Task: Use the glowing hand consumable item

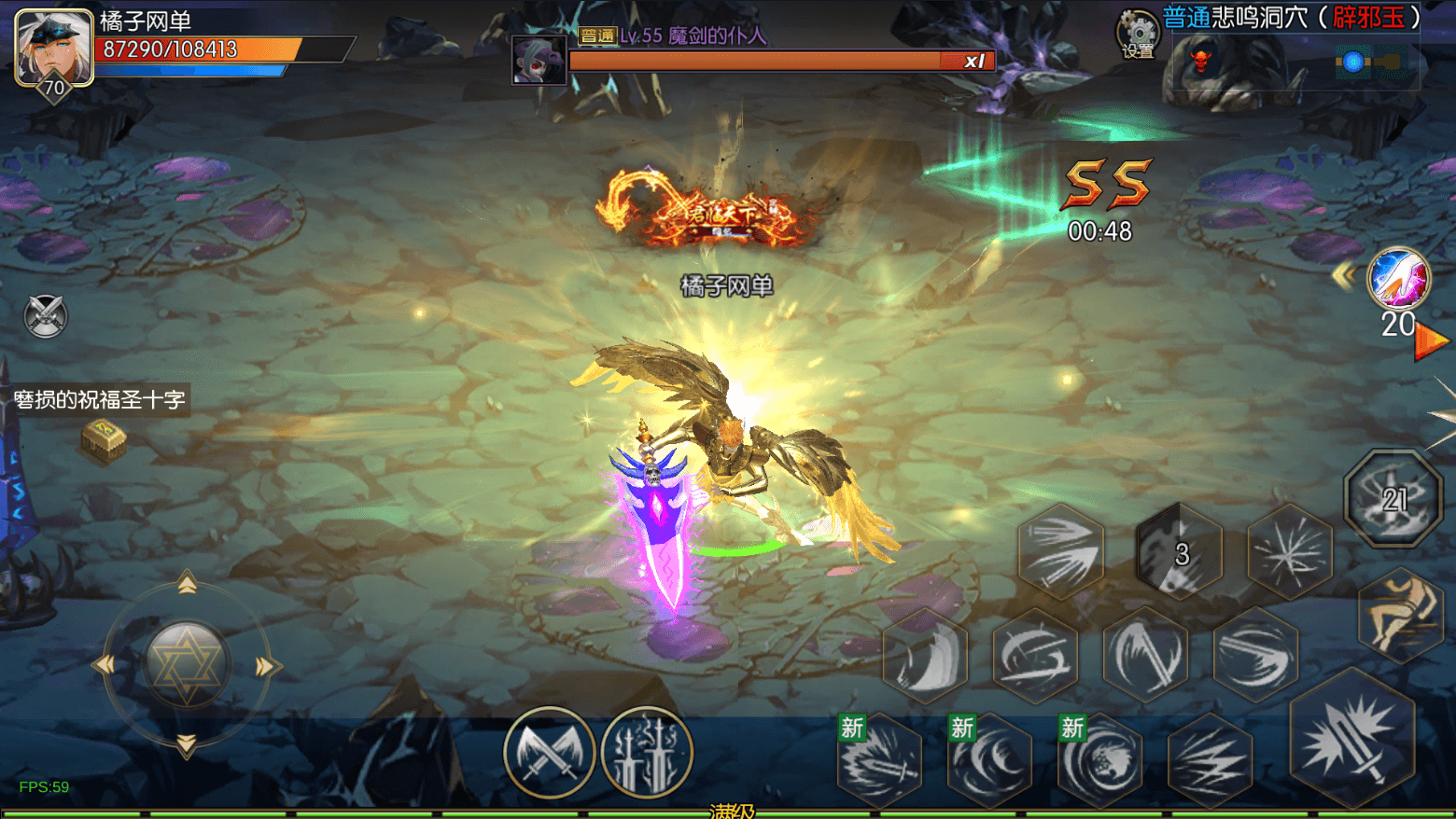Action: pyautogui.click(x=1397, y=278)
